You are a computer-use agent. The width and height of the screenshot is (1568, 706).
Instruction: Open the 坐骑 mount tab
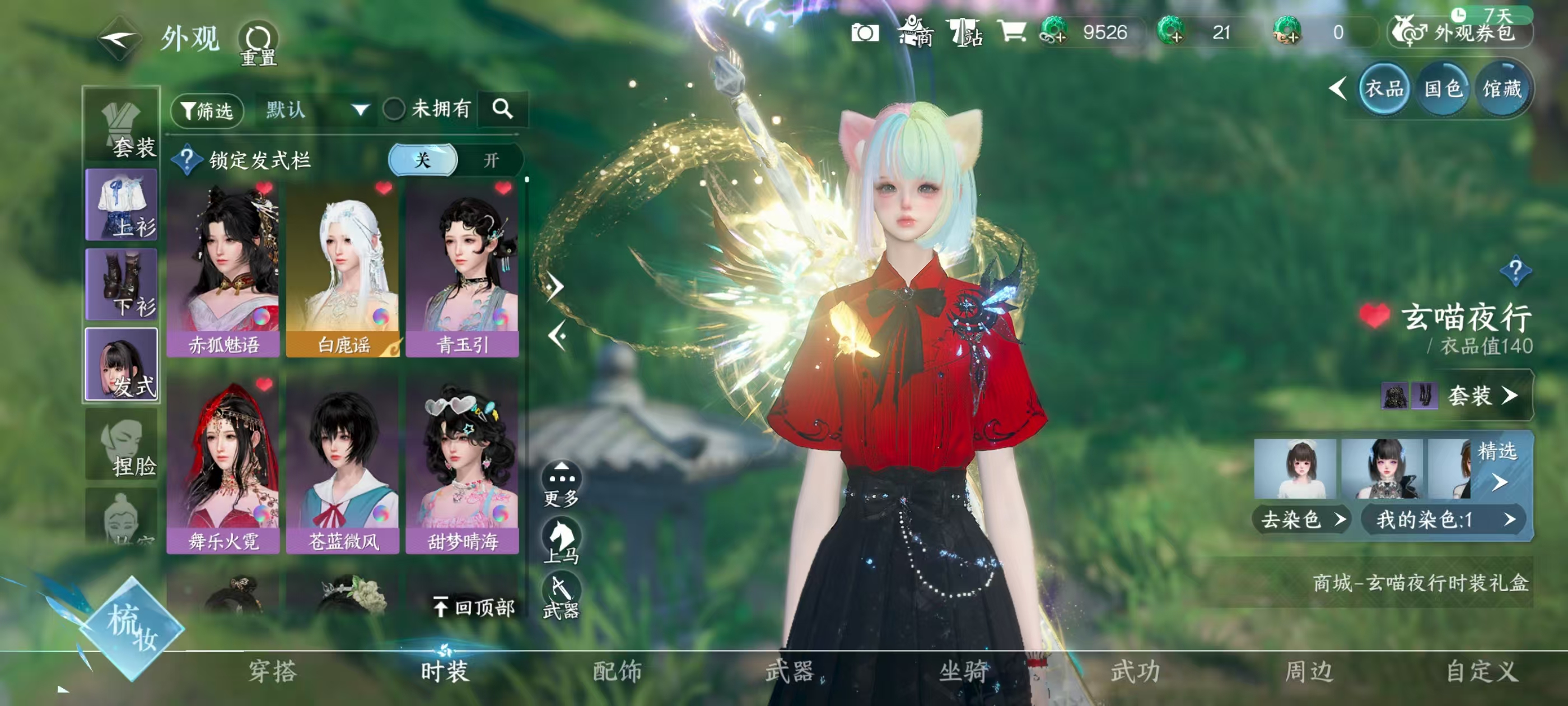coord(964,671)
